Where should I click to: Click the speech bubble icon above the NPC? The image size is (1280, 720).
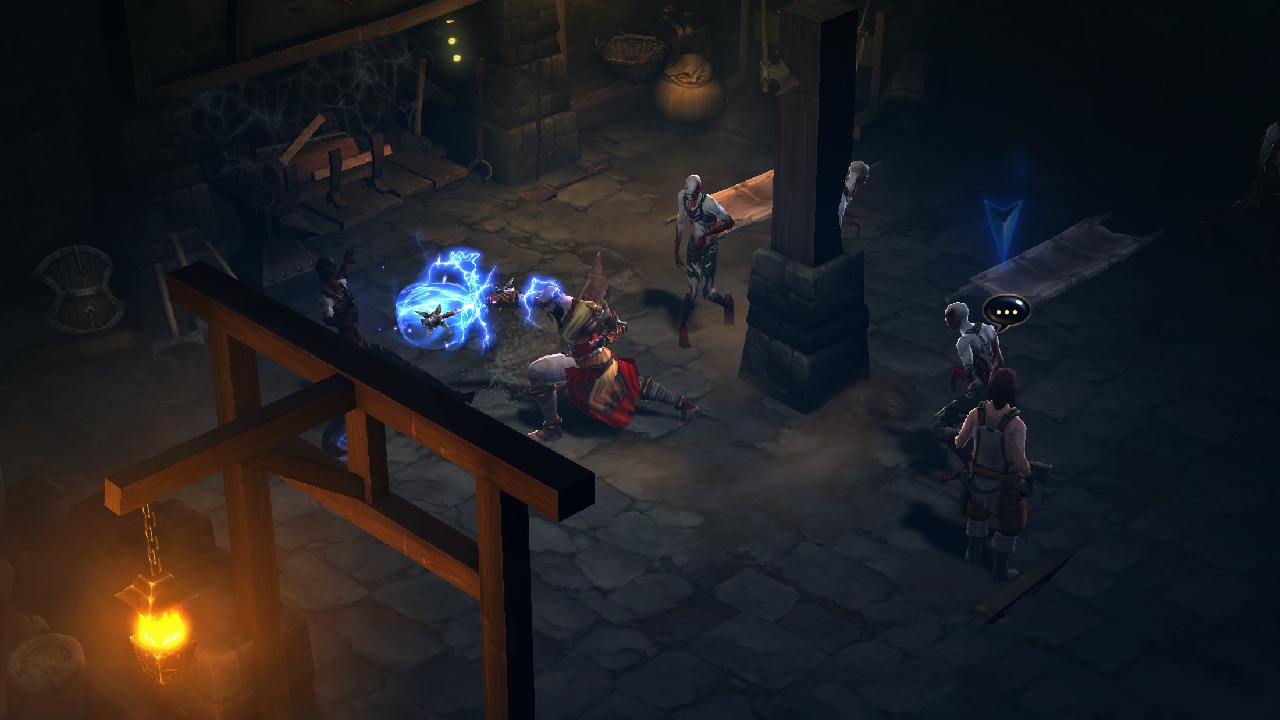(x=1006, y=310)
